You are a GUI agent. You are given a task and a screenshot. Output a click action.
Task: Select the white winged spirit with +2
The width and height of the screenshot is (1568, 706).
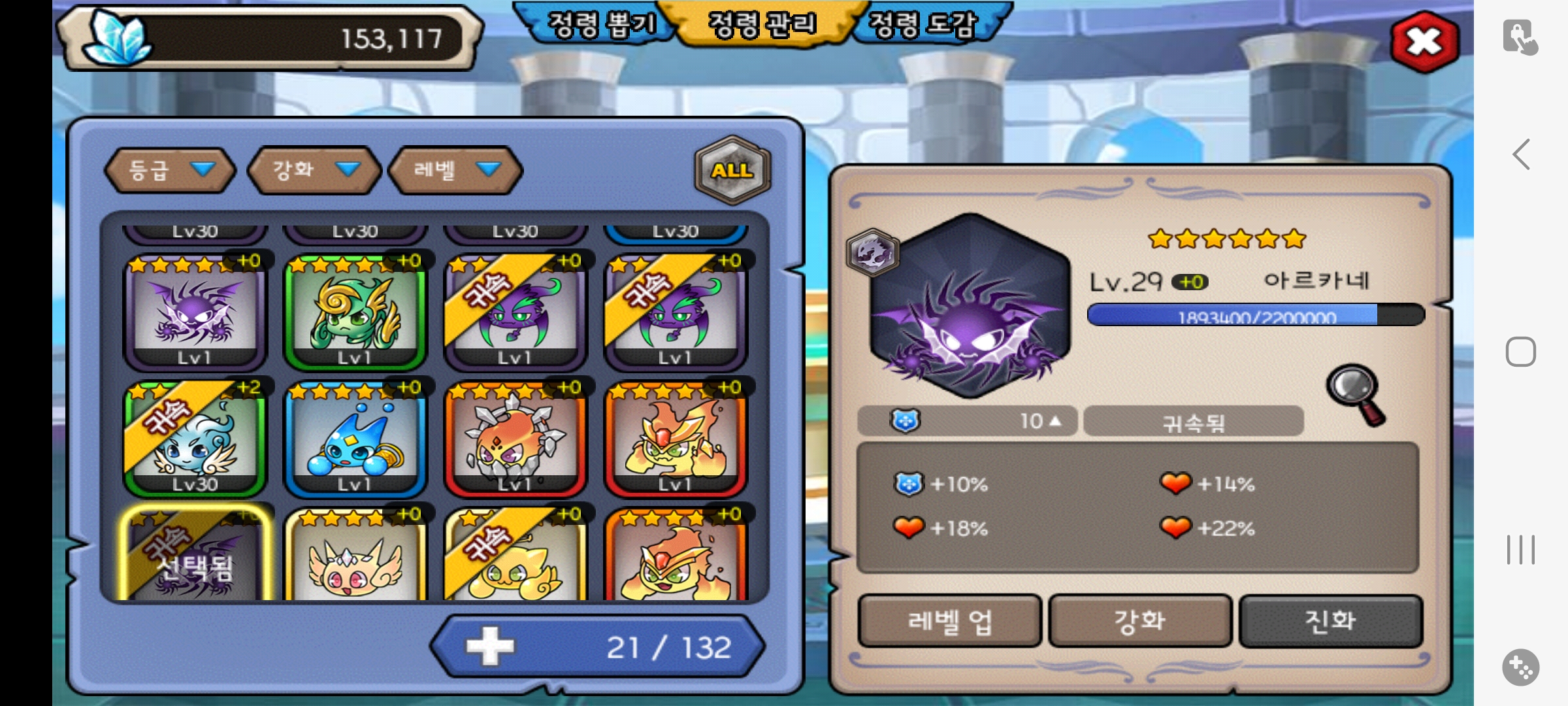(195, 439)
